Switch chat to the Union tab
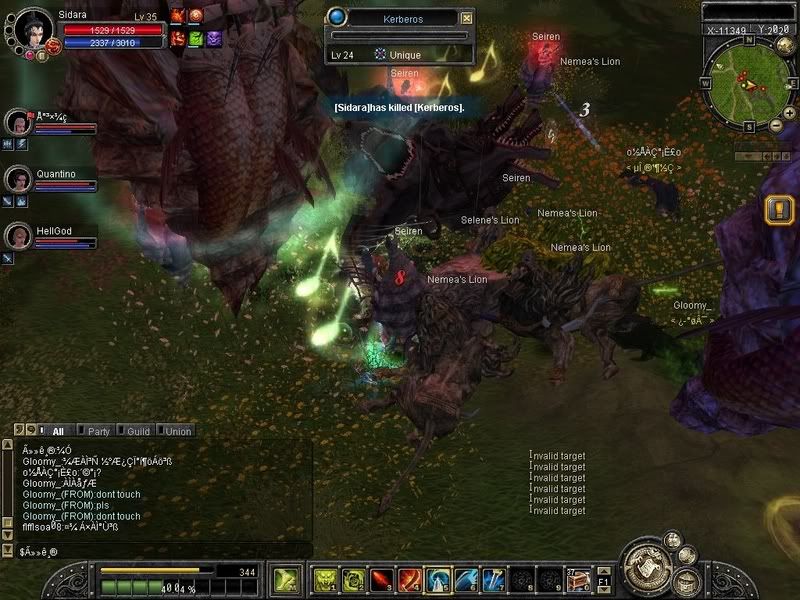This screenshot has width=800, height=600. click(178, 431)
